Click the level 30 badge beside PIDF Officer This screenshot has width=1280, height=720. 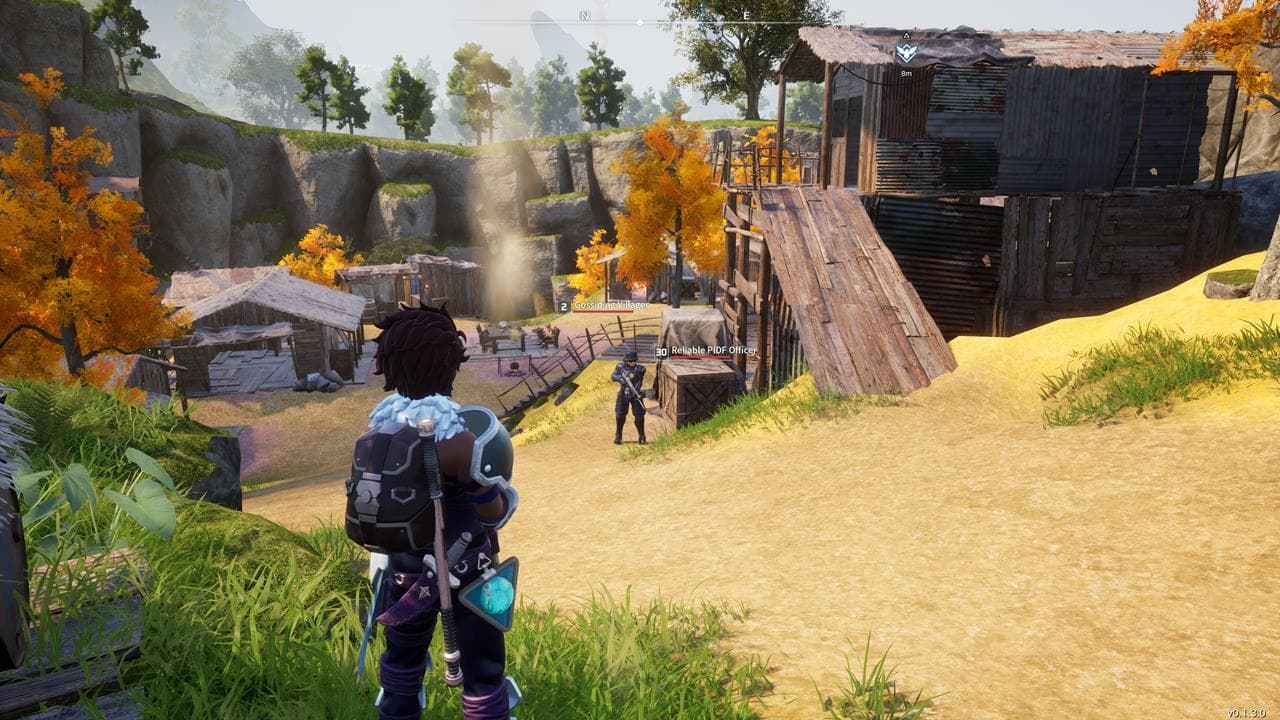[x=662, y=351]
